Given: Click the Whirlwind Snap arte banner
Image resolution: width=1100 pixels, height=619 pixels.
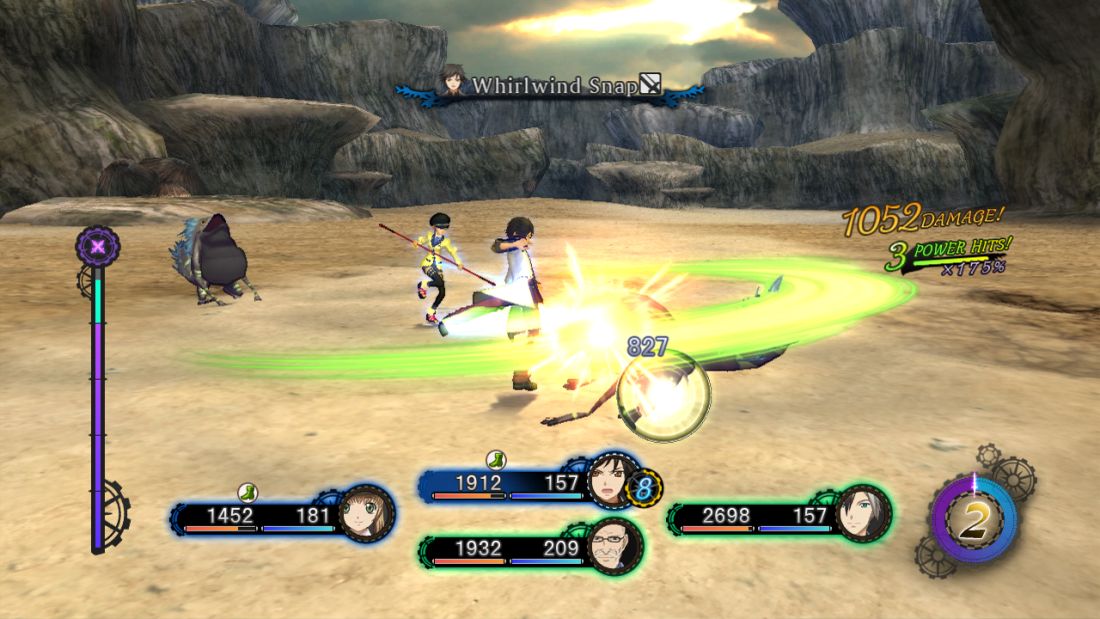Looking at the screenshot, I should pos(552,87).
